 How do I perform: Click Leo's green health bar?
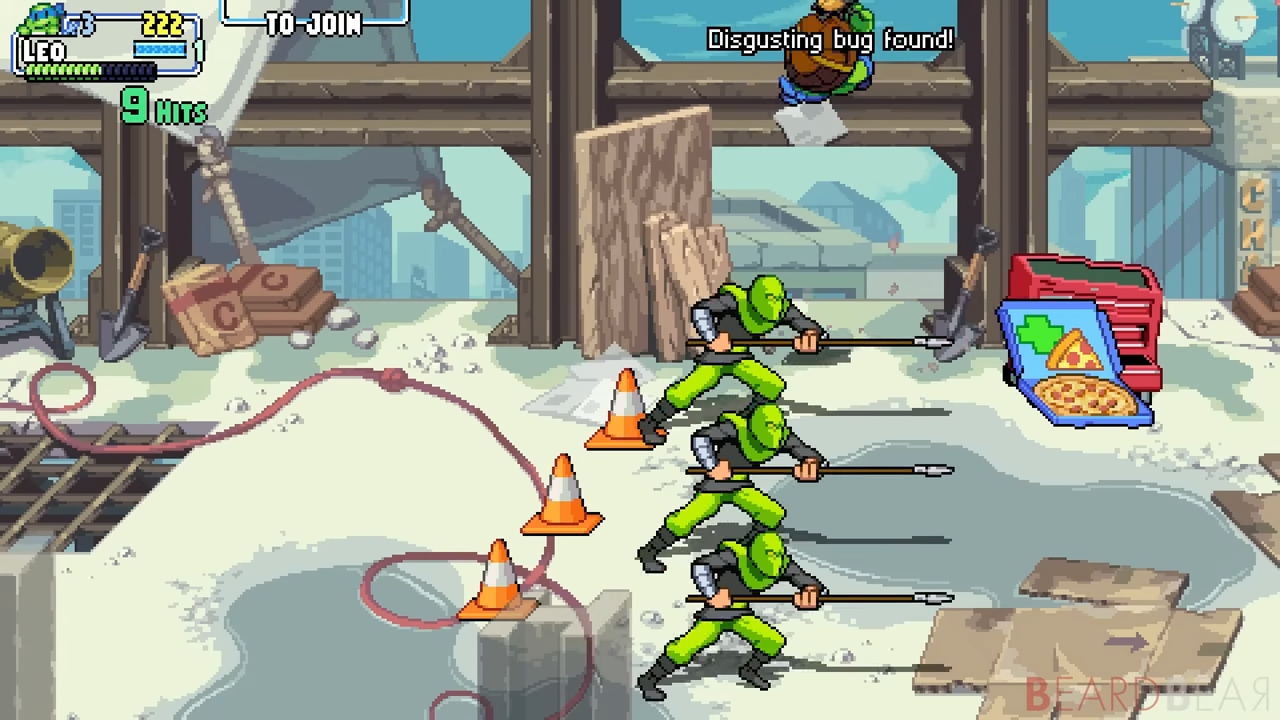click(x=62, y=70)
